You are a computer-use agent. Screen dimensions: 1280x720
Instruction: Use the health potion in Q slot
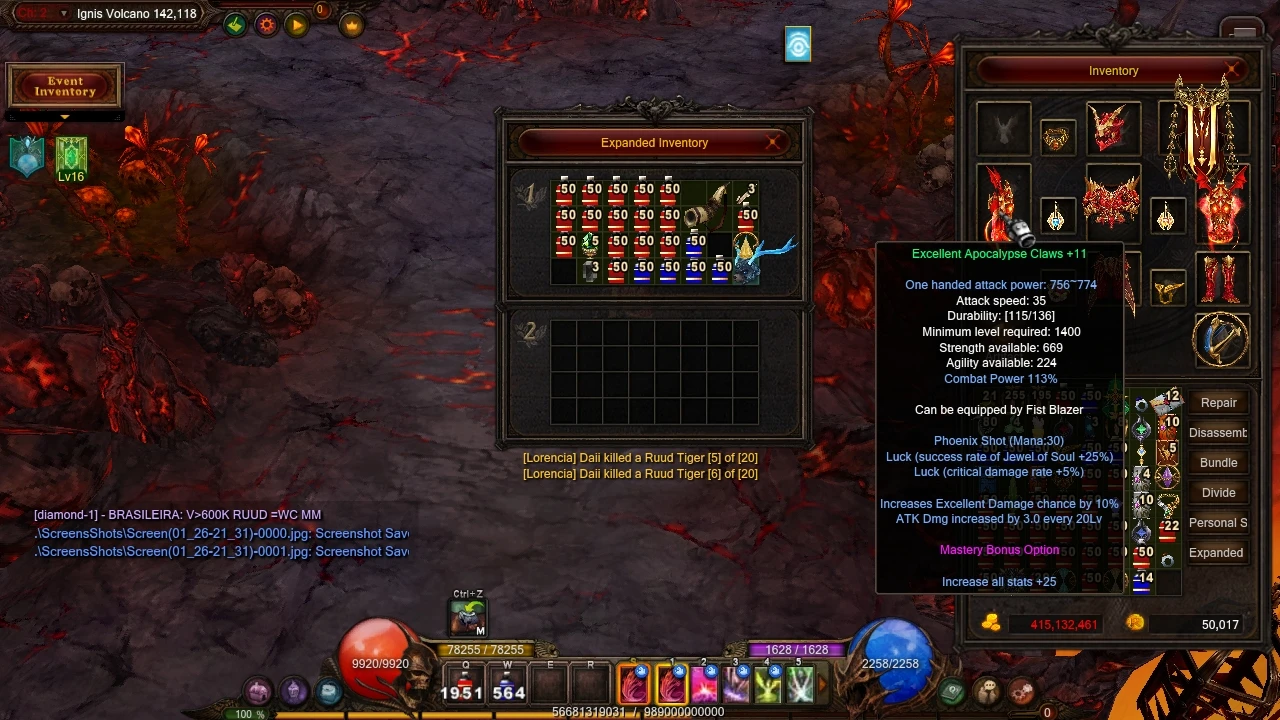click(x=462, y=684)
